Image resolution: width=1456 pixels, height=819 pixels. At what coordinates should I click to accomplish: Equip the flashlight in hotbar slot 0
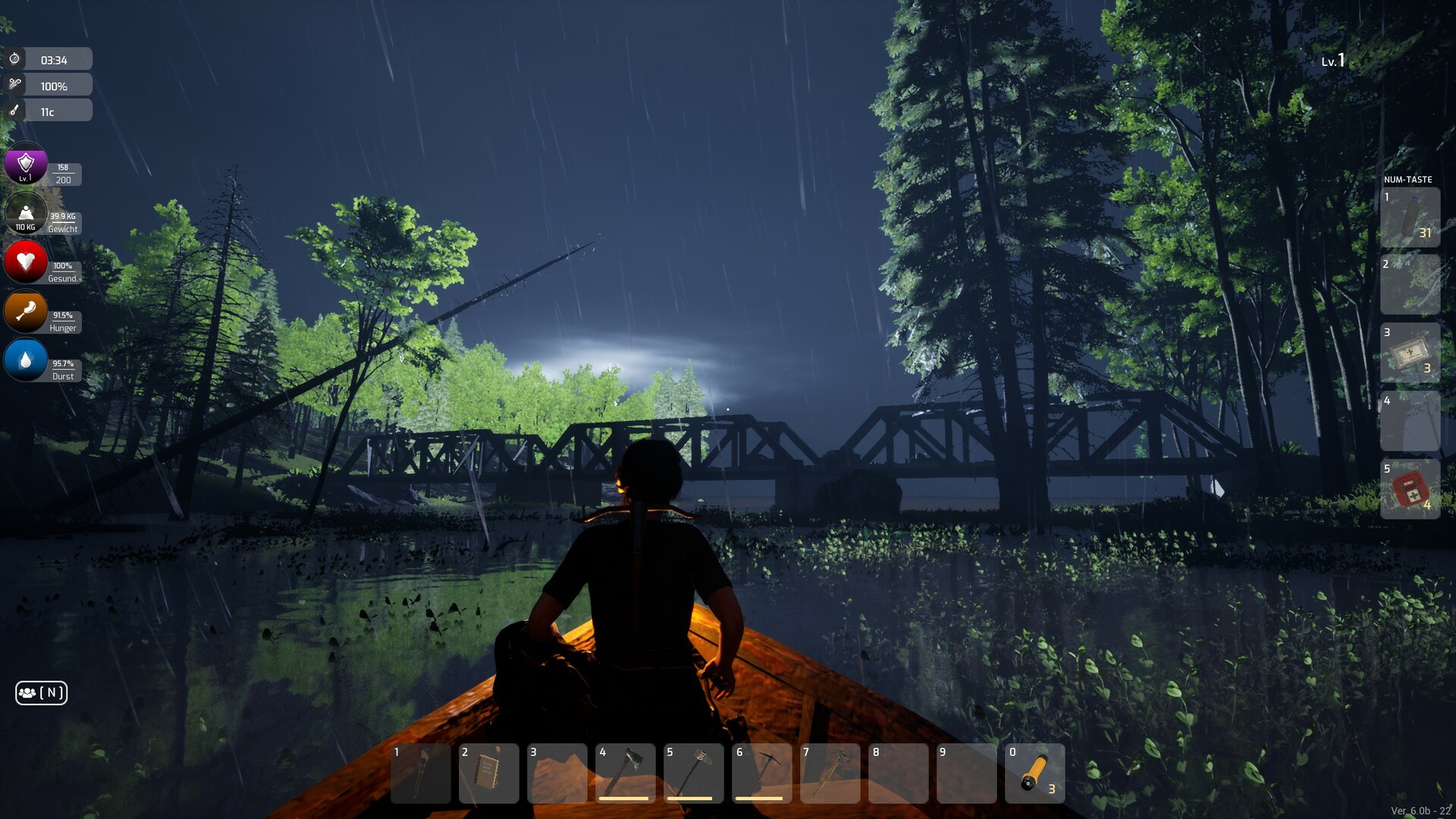point(1037,773)
